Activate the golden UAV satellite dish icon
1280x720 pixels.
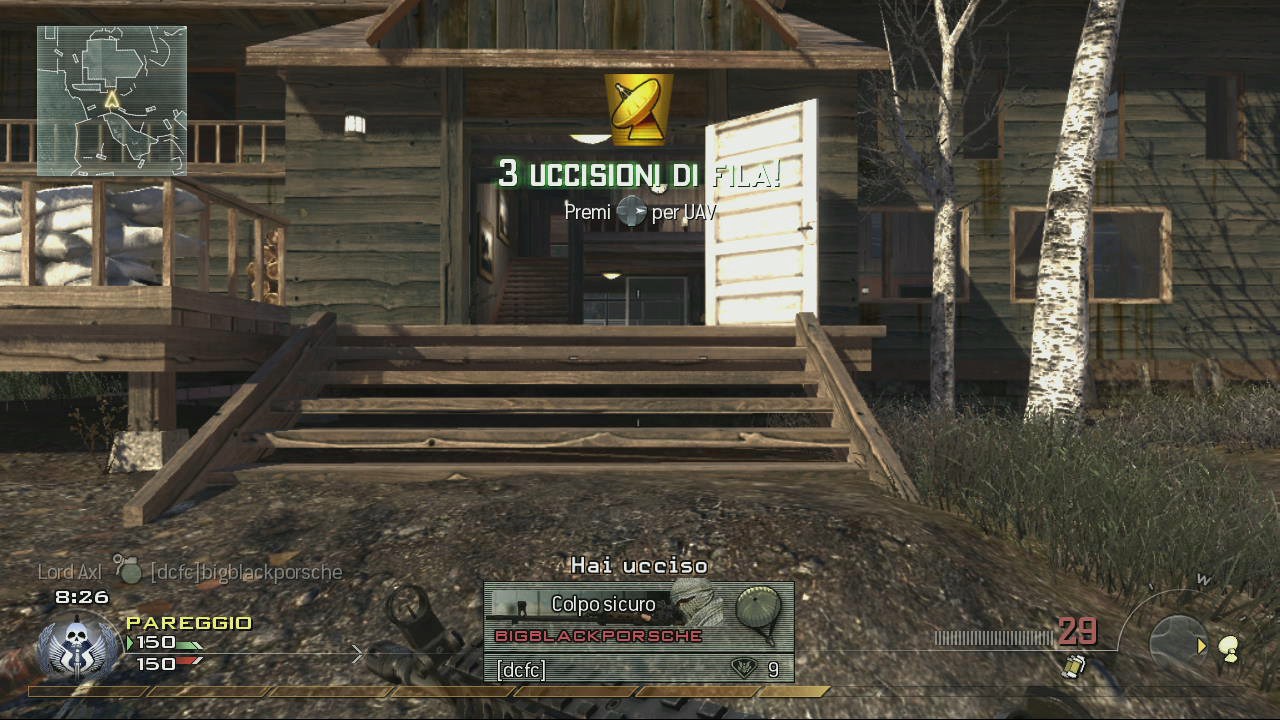tap(638, 109)
